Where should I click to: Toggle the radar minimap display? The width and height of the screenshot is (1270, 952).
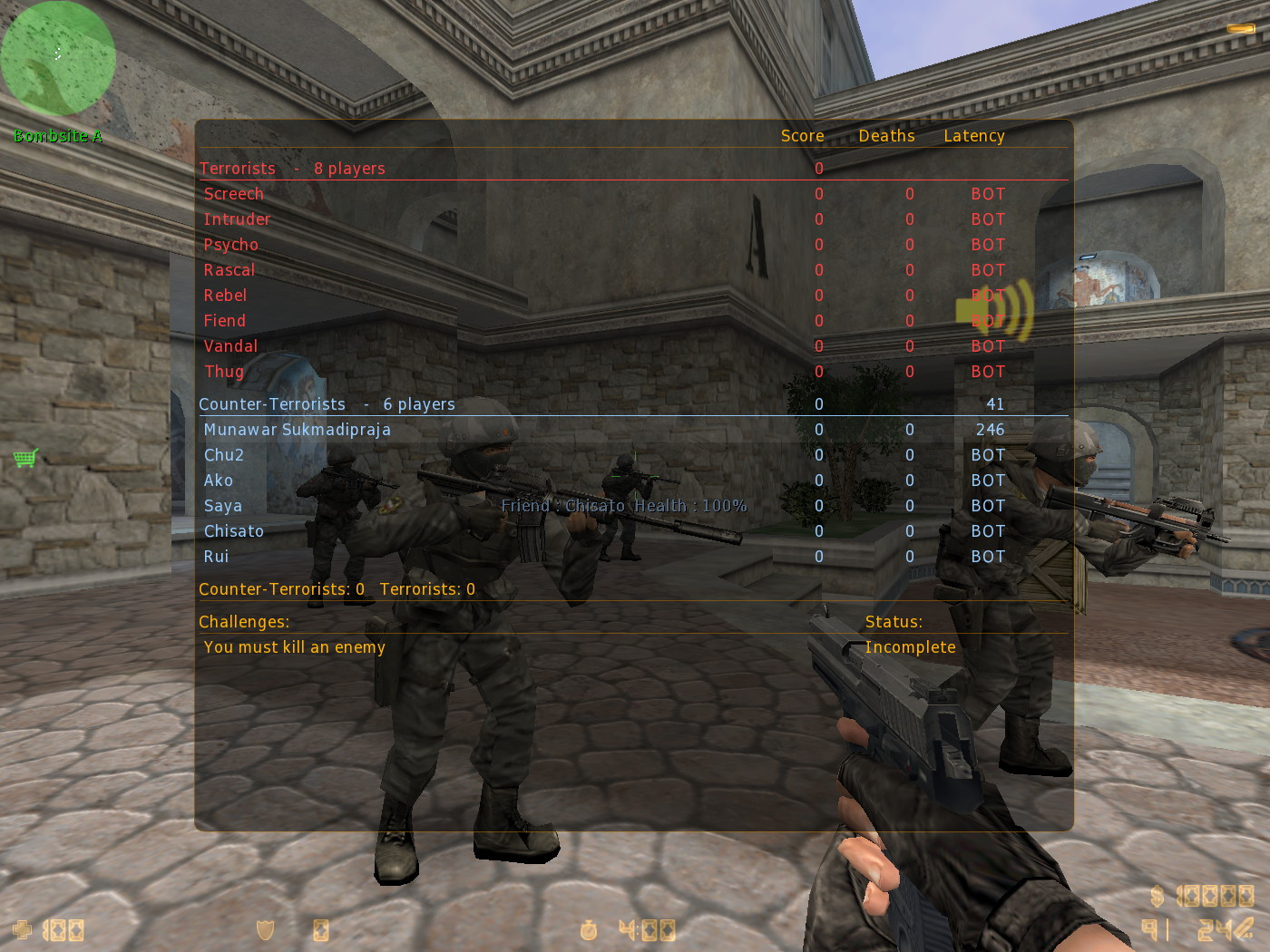(57, 57)
